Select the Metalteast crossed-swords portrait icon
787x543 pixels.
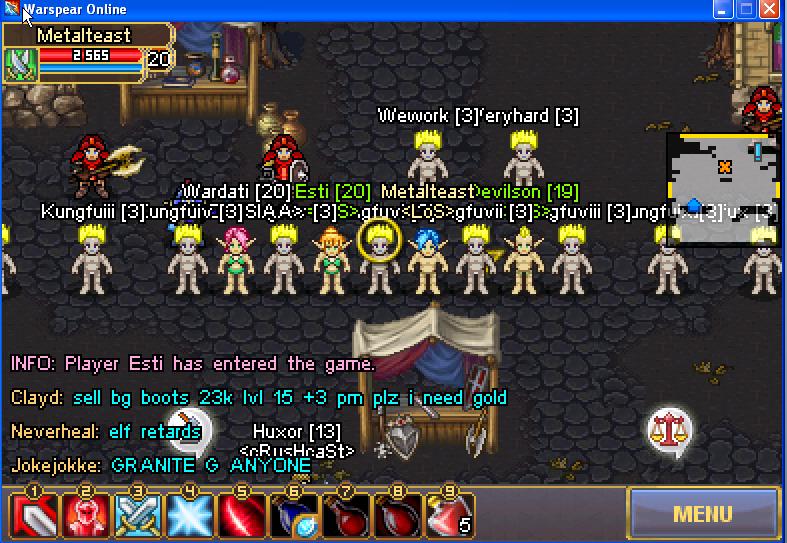pos(21,63)
